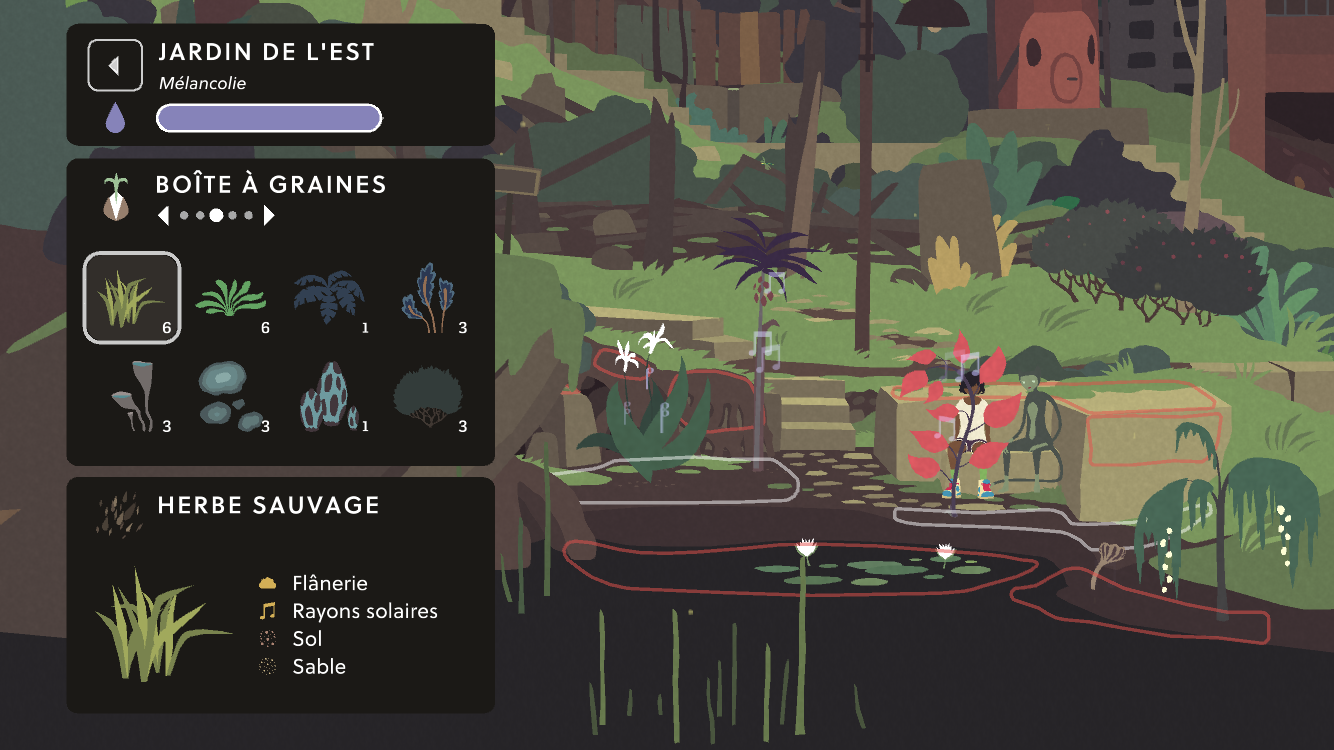
Task: Select the spotted blue rock seed
Action: pos(330,397)
